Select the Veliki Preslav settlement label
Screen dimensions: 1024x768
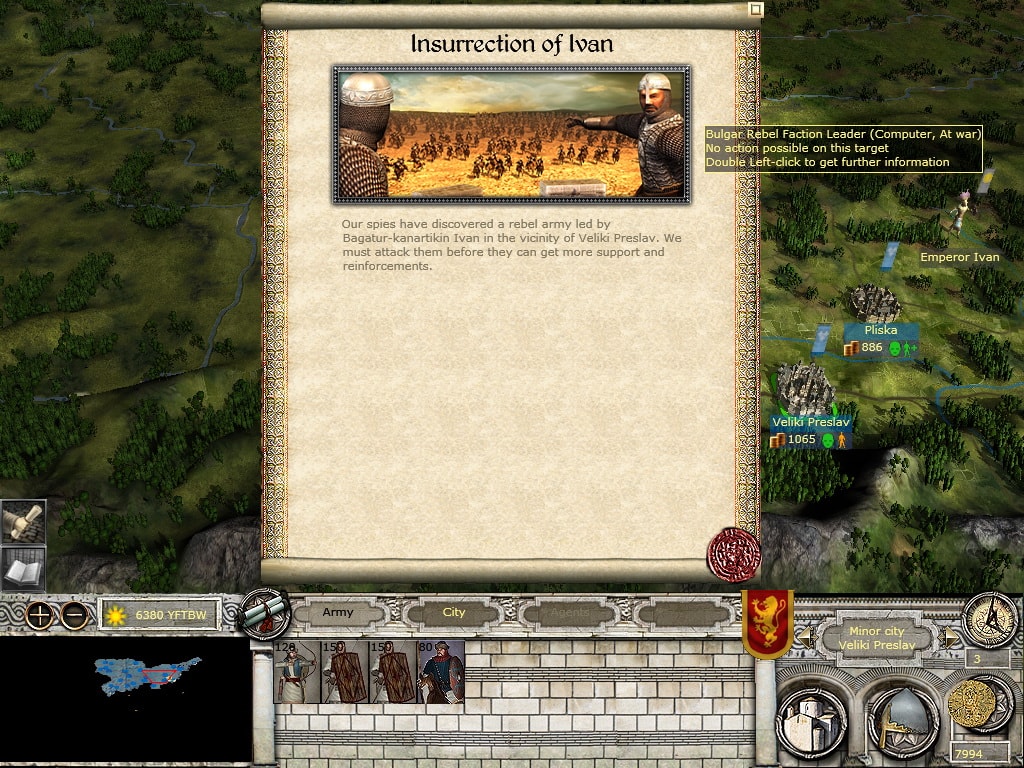pos(811,422)
